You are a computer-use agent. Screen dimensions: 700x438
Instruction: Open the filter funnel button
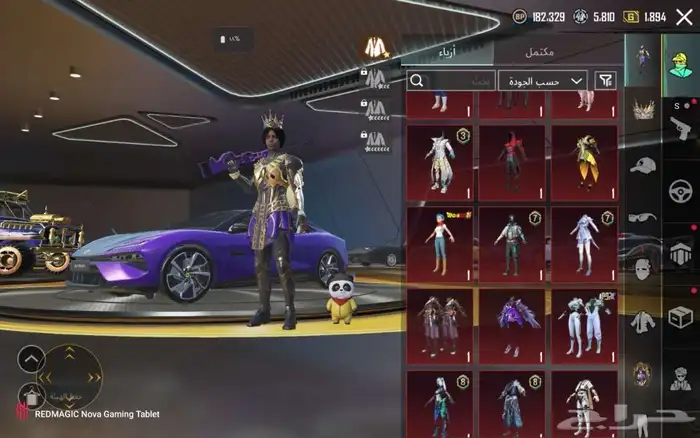(606, 80)
